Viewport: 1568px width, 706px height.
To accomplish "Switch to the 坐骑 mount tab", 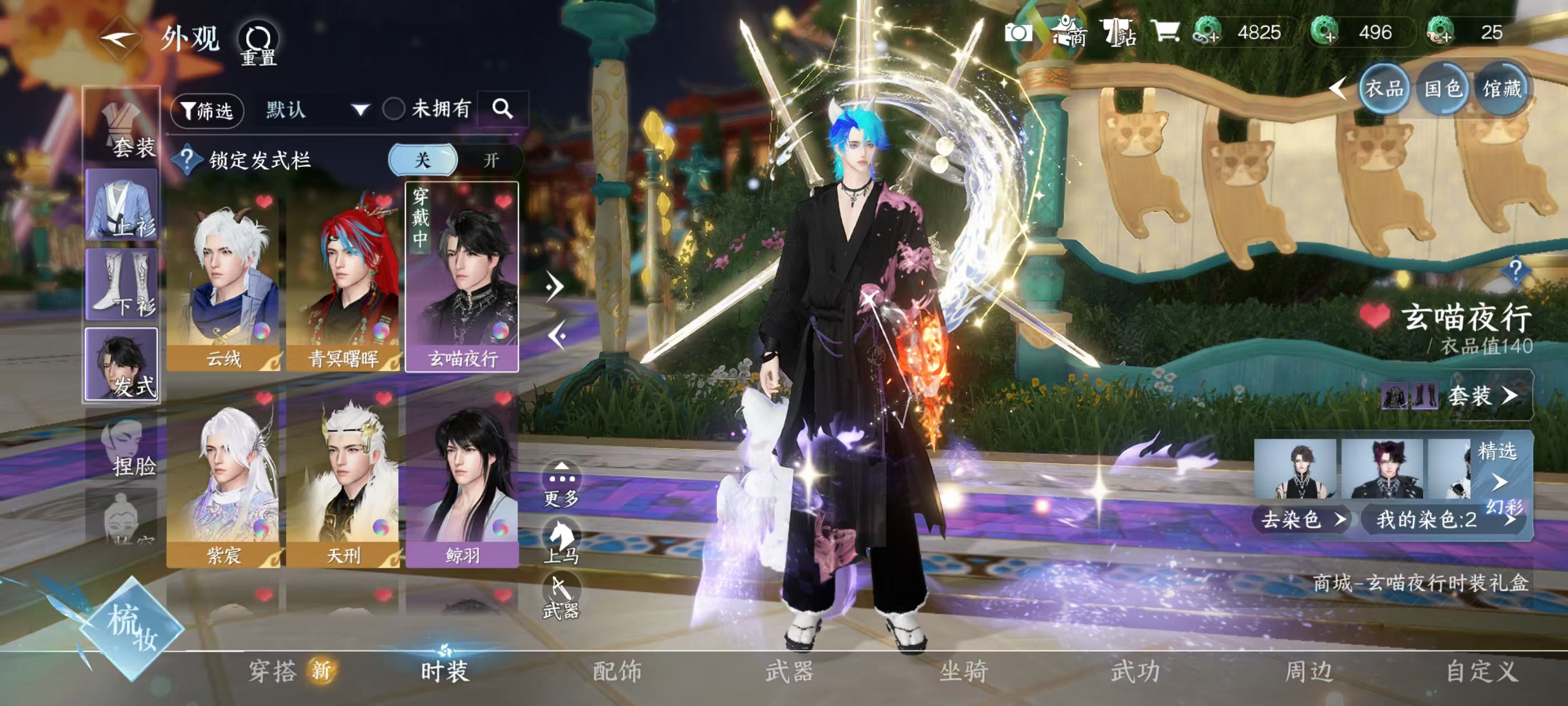I will click(x=964, y=671).
